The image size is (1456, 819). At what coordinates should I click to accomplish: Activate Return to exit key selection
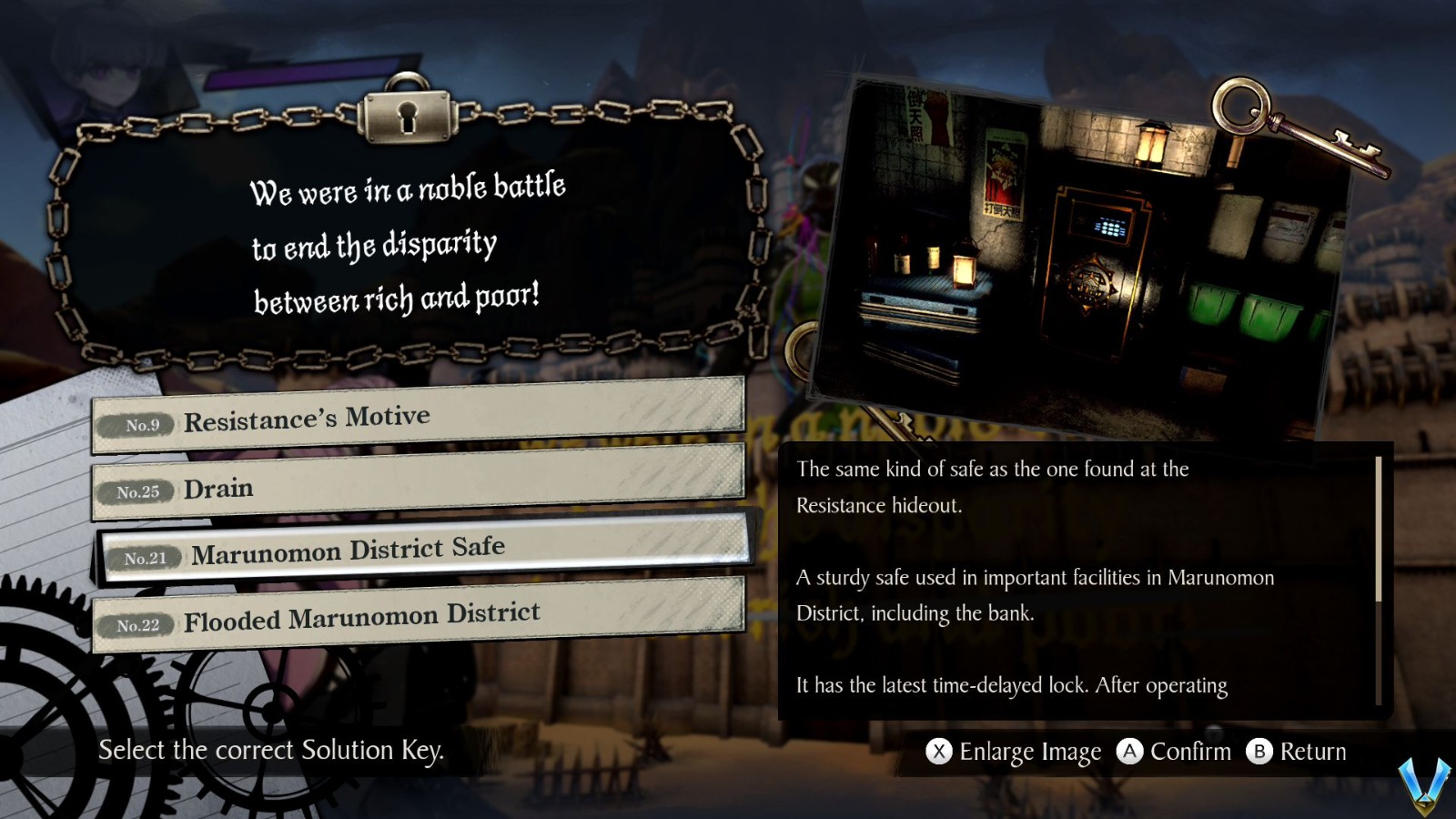[1312, 752]
